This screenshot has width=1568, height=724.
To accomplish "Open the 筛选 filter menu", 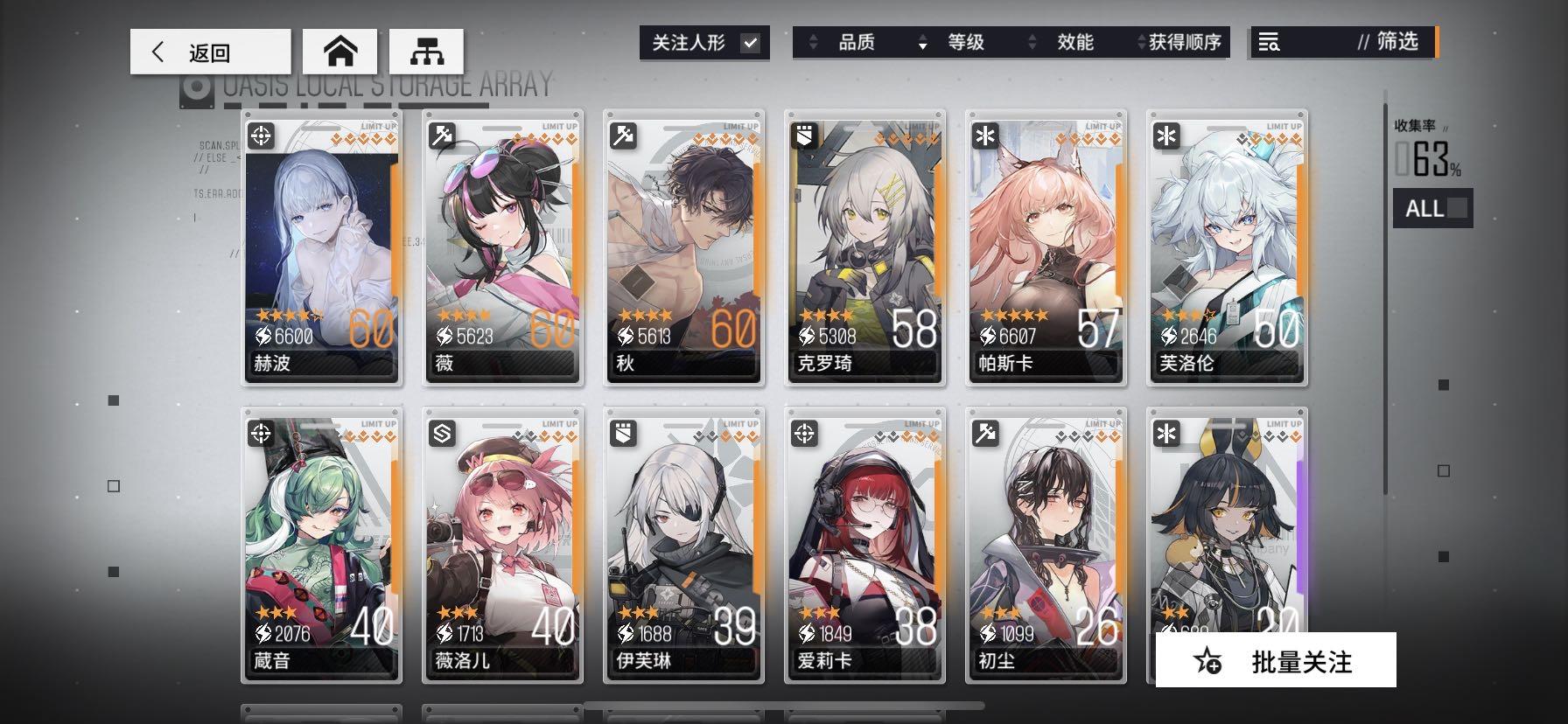I will (x=1396, y=42).
